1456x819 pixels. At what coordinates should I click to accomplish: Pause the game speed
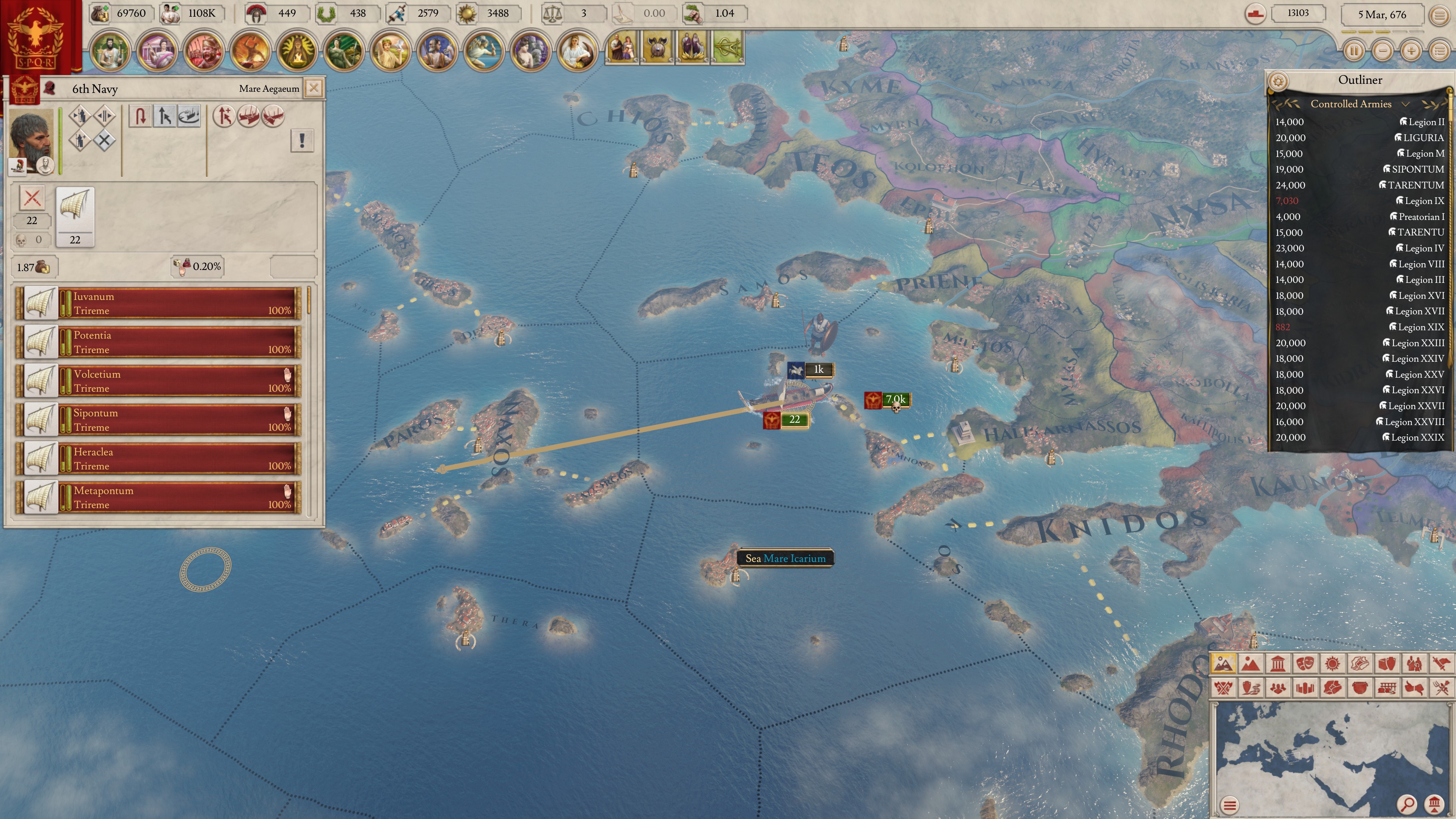[1354, 51]
